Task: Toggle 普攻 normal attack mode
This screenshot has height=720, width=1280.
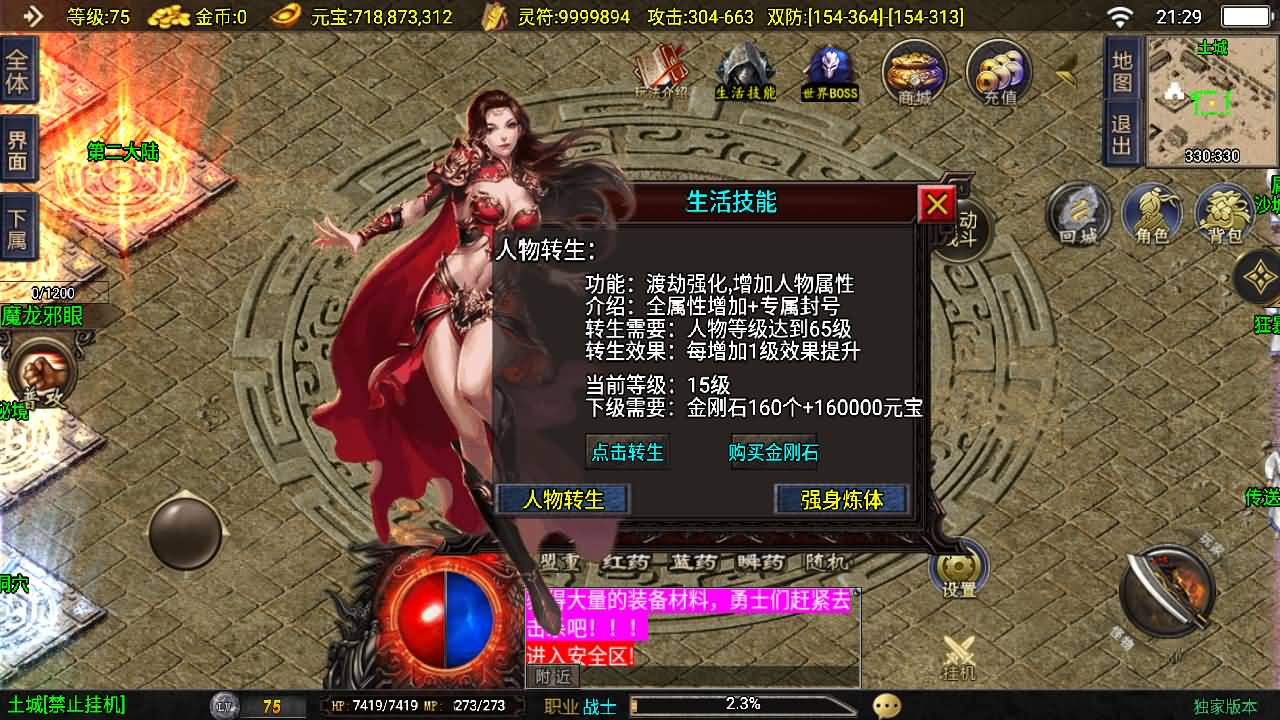Action: (x=42, y=370)
